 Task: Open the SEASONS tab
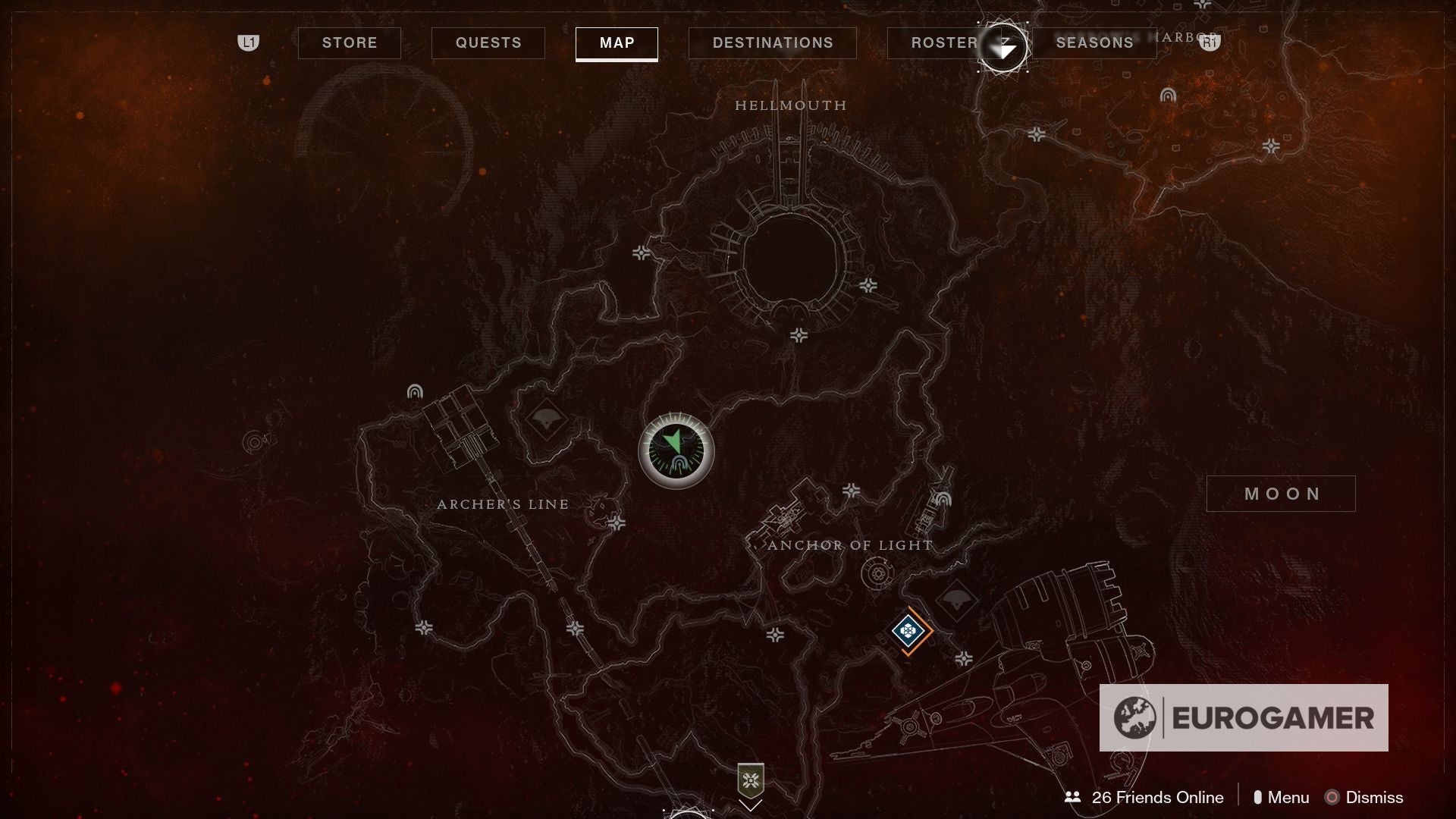(x=1094, y=42)
